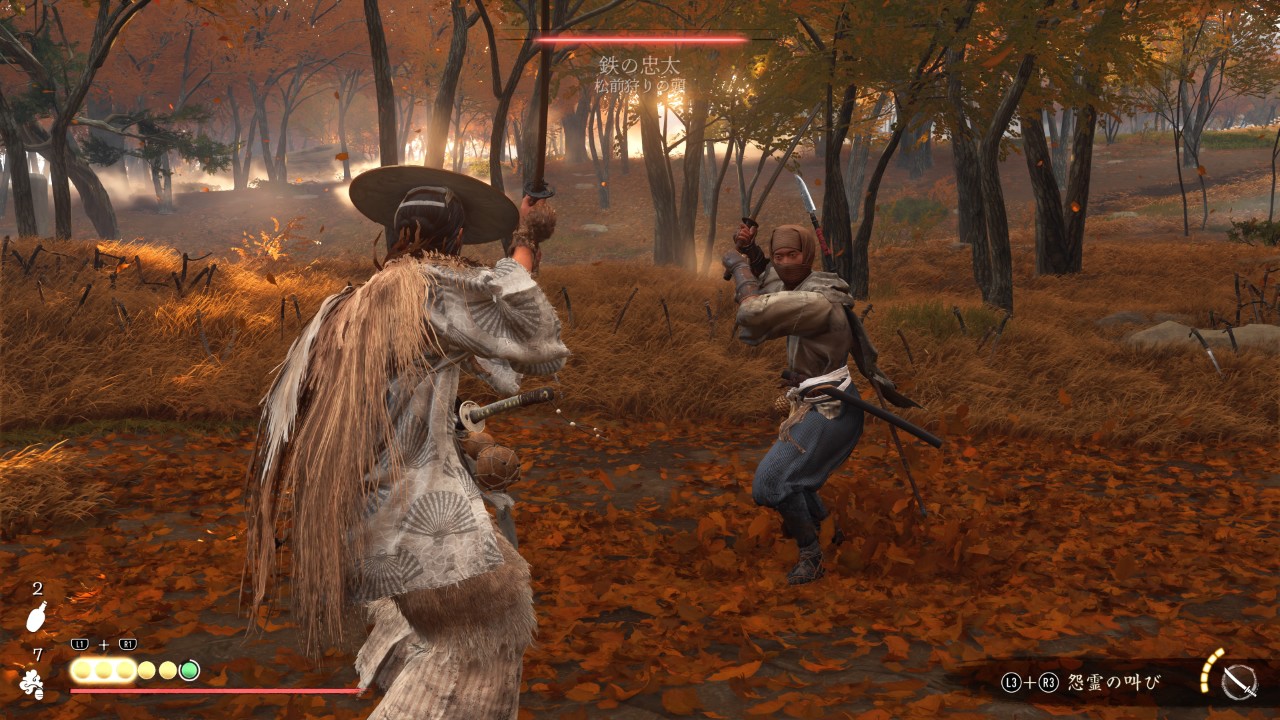Select the katana weapon icon
This screenshot has height=720, width=1280.
(x=1240, y=682)
